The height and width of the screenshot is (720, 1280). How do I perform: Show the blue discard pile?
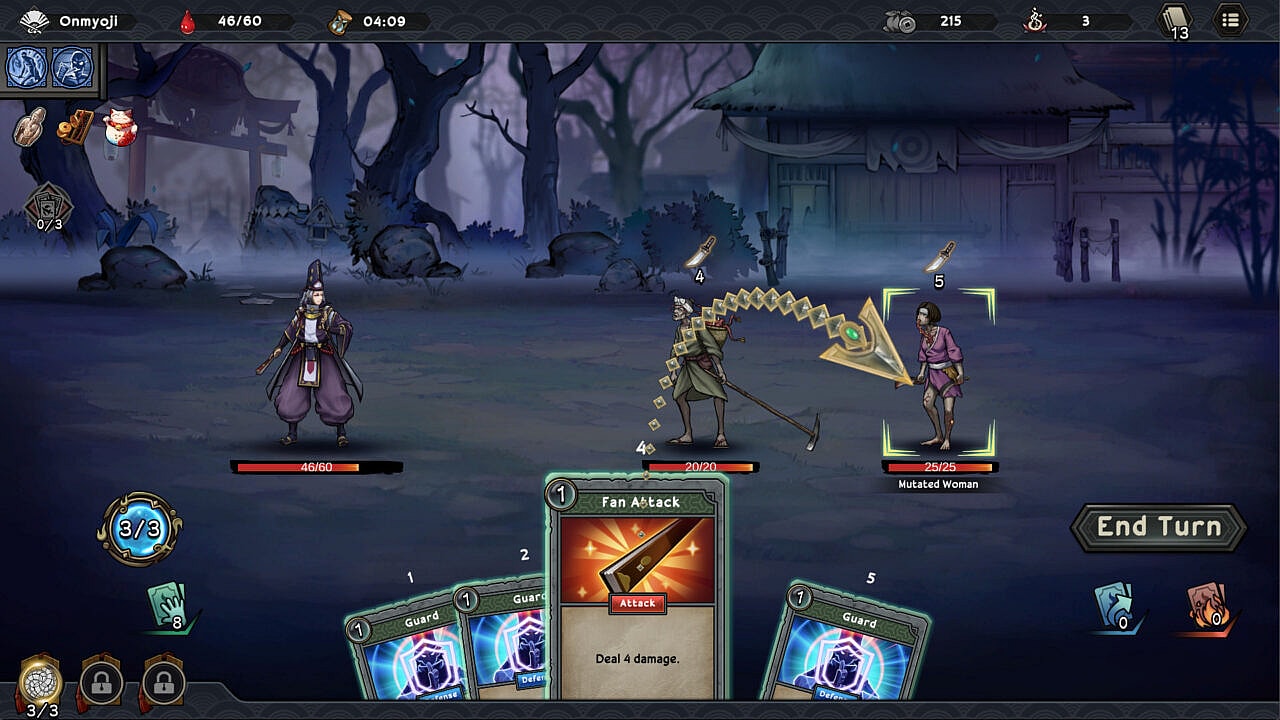click(x=1115, y=606)
